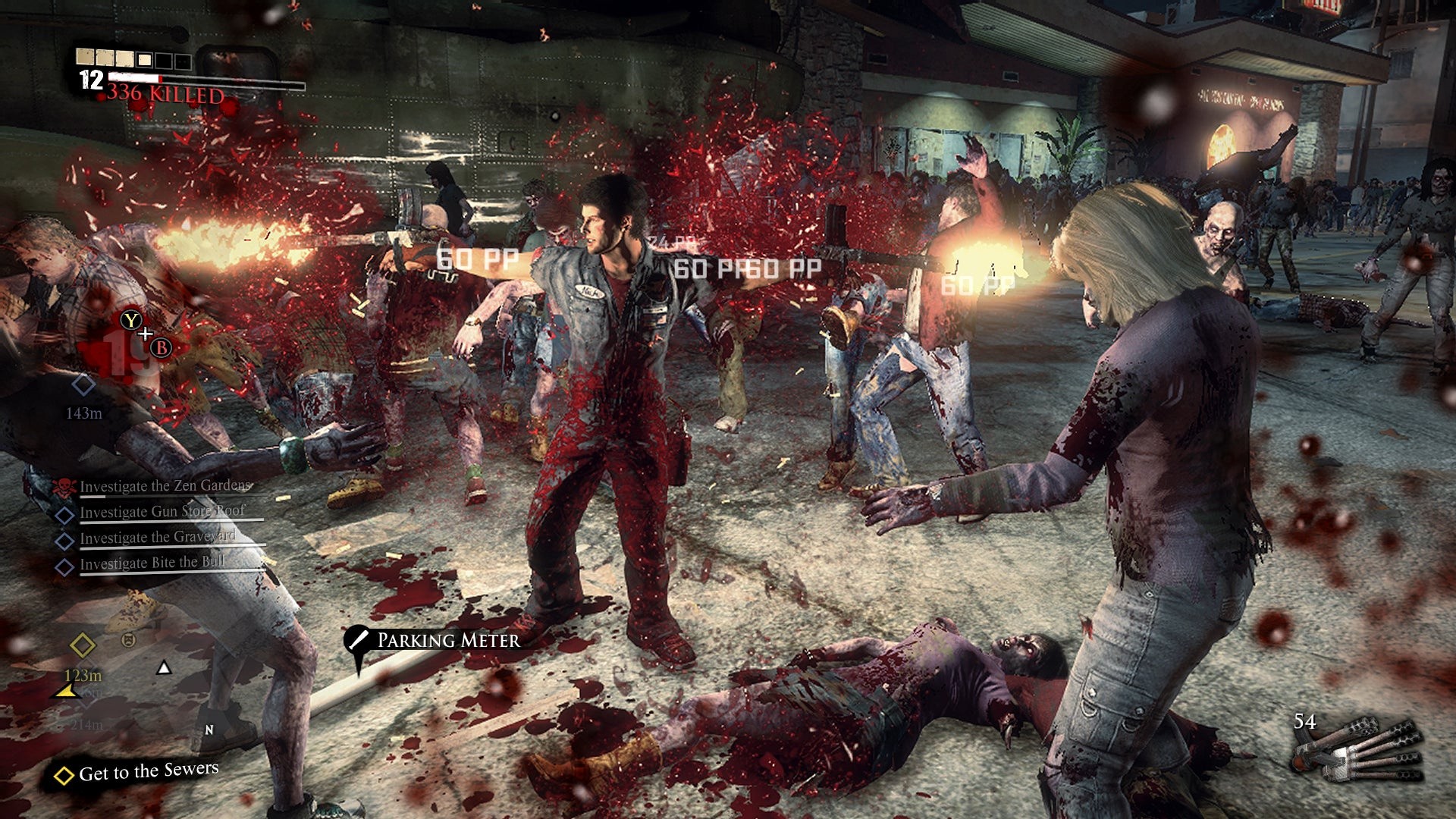Select the yellow diamond waypoint at 123m
This screenshot has width=1456, height=819.
[x=83, y=646]
